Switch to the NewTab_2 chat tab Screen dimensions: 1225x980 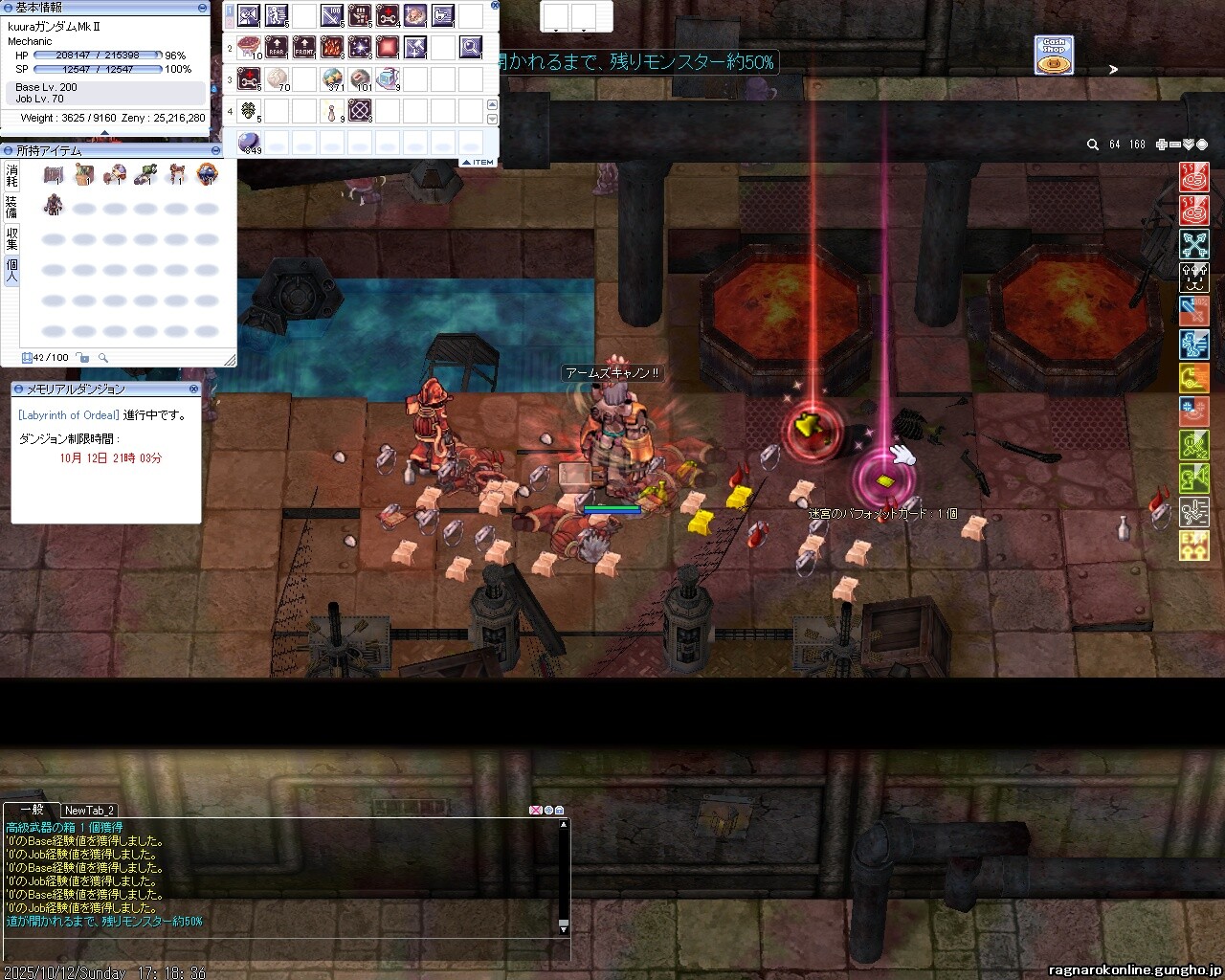pos(89,811)
